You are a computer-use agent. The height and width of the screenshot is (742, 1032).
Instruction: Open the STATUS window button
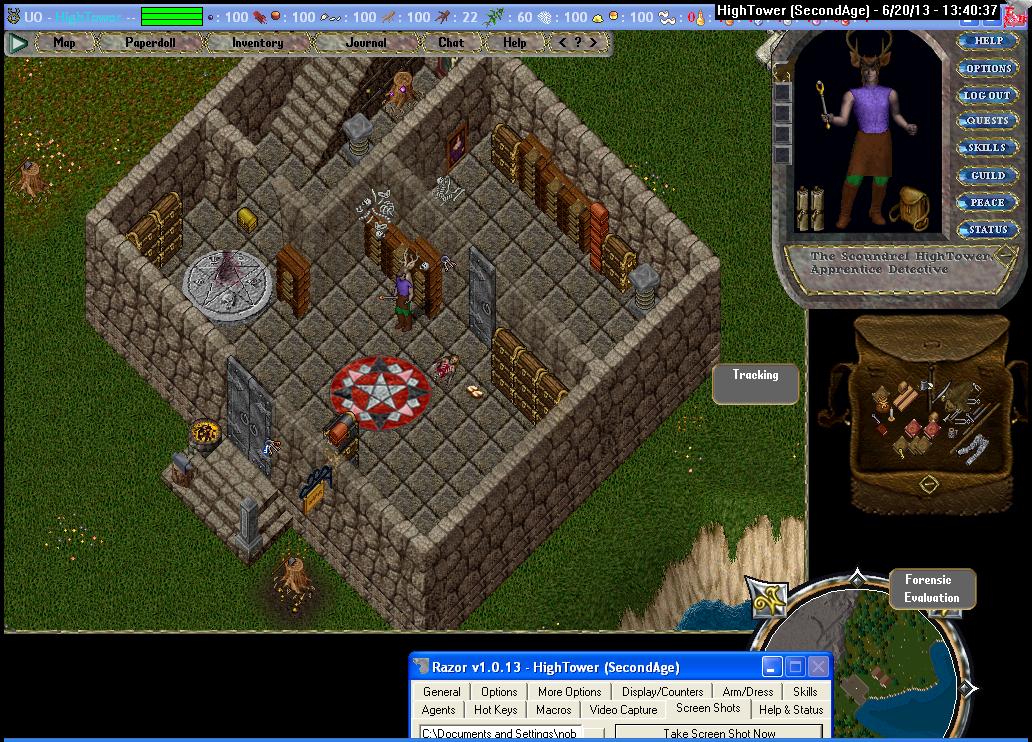coord(987,229)
